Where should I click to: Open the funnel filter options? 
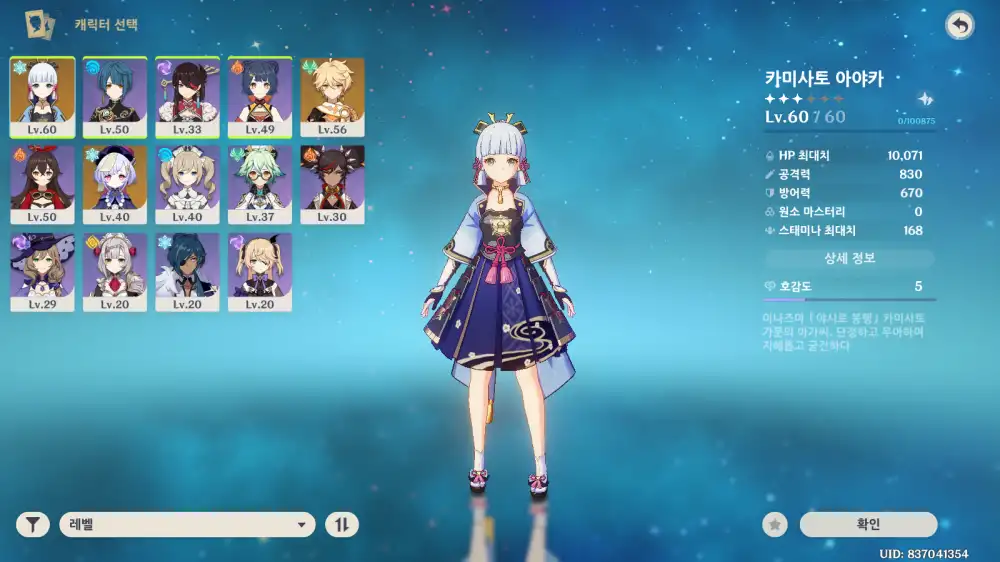tap(33, 524)
